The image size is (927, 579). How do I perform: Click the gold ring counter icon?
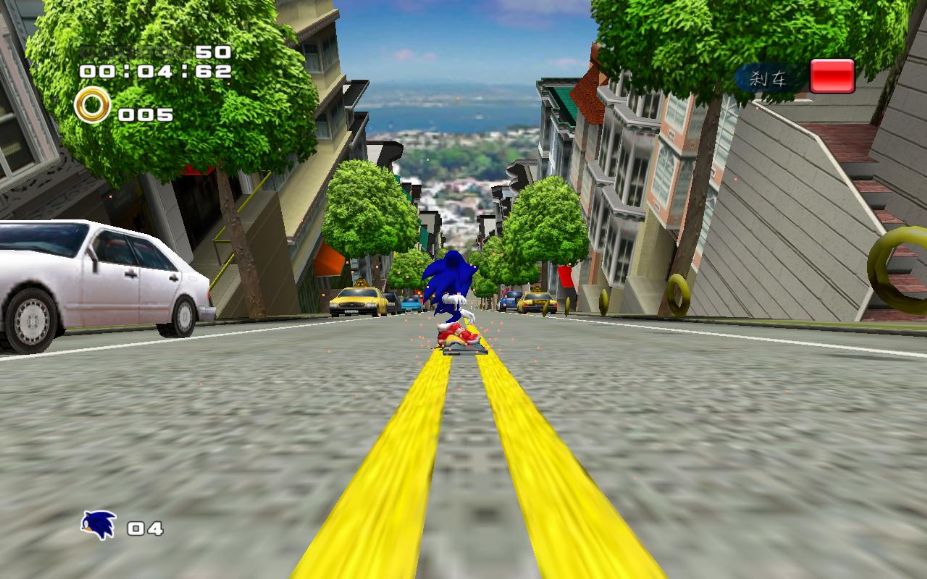(93, 105)
